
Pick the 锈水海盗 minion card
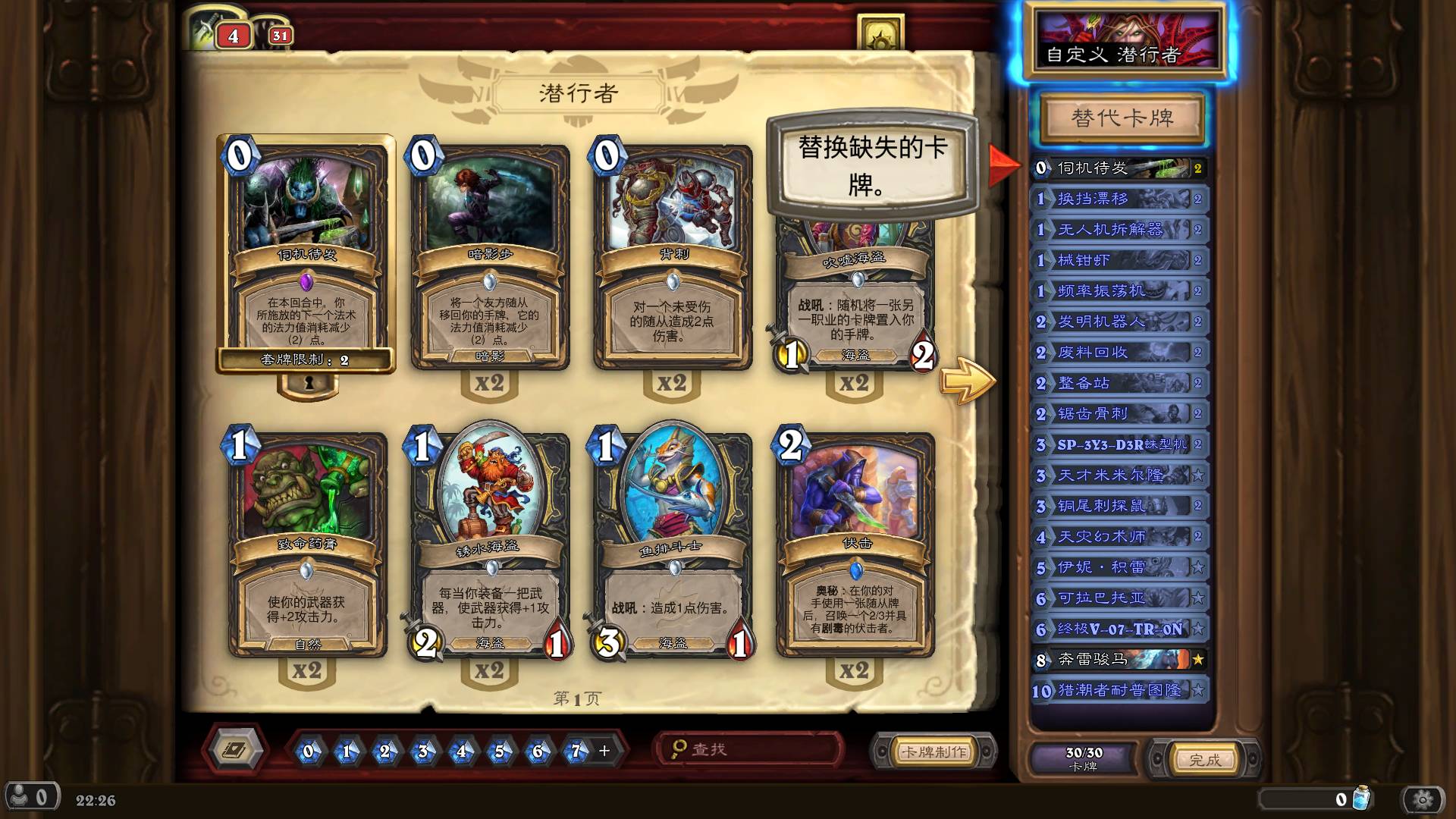(x=490, y=542)
